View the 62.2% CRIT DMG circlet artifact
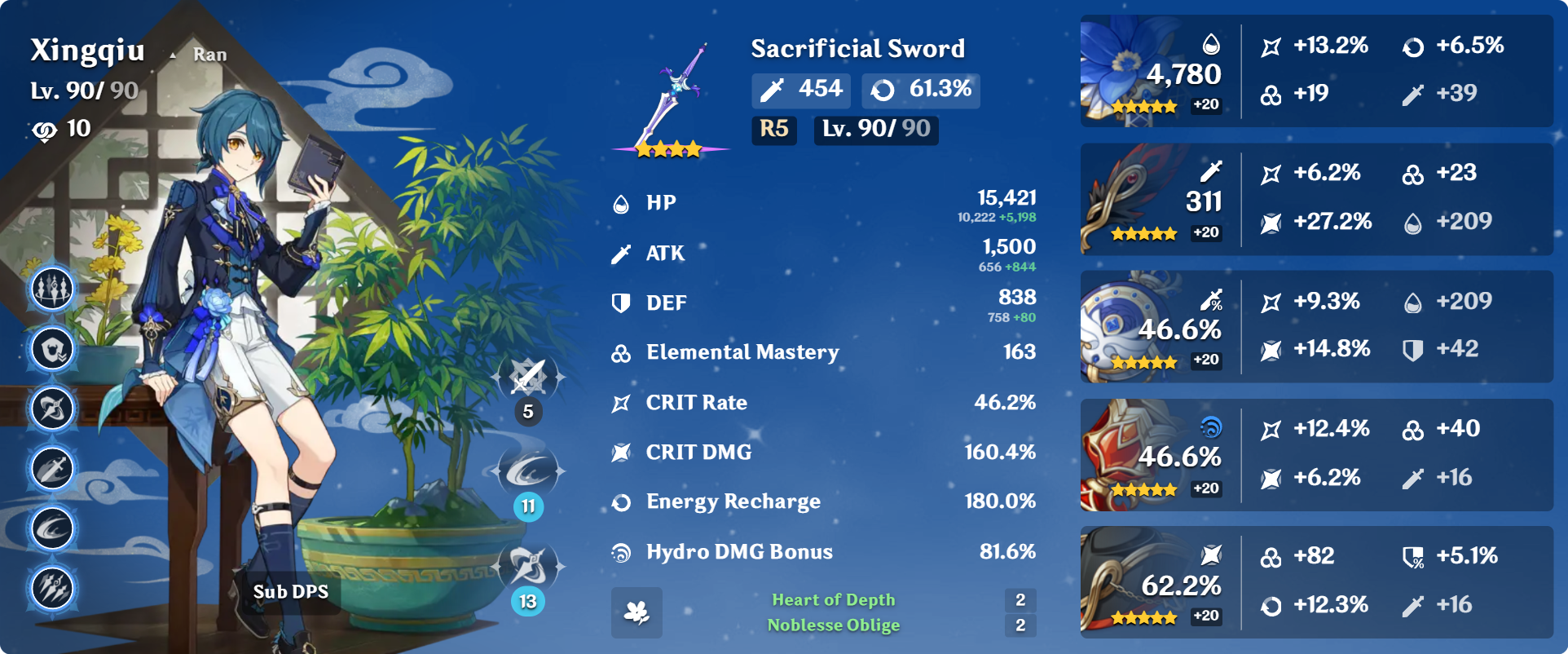This screenshot has width=1568, height=654. (1130, 582)
